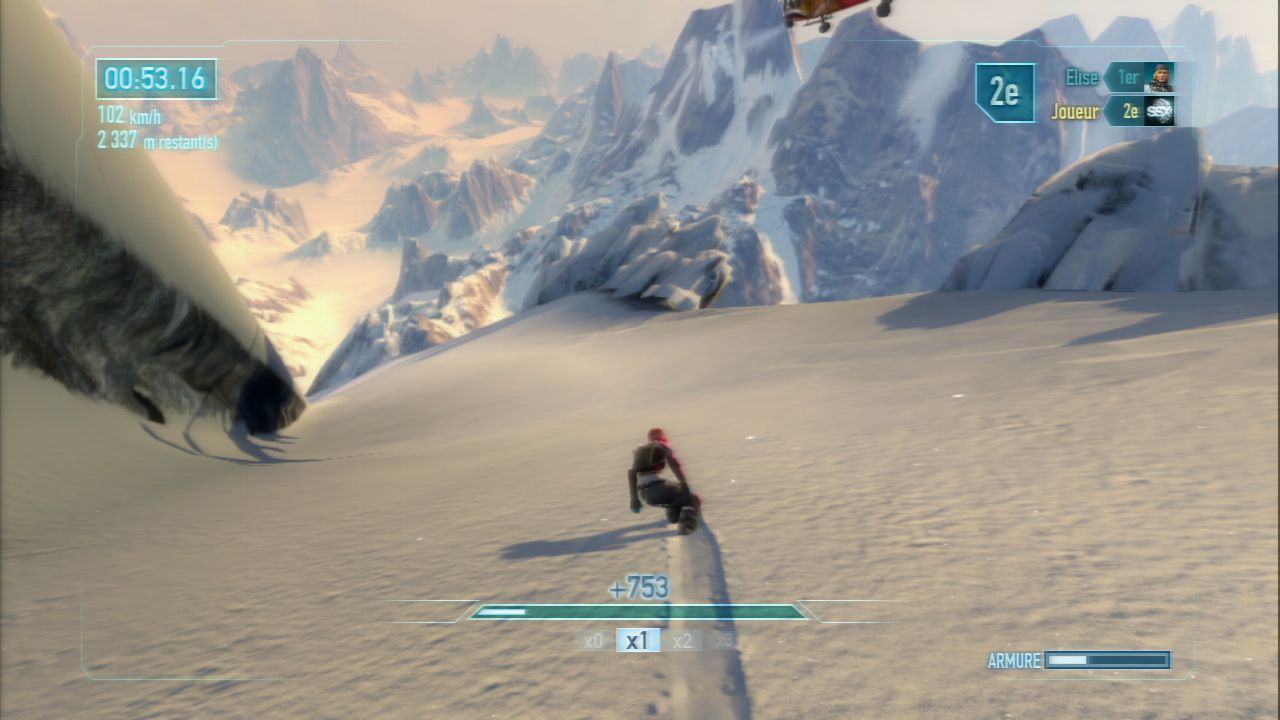This screenshot has height=720, width=1280.
Task: Click the large 2e position badge
Action: (1004, 92)
